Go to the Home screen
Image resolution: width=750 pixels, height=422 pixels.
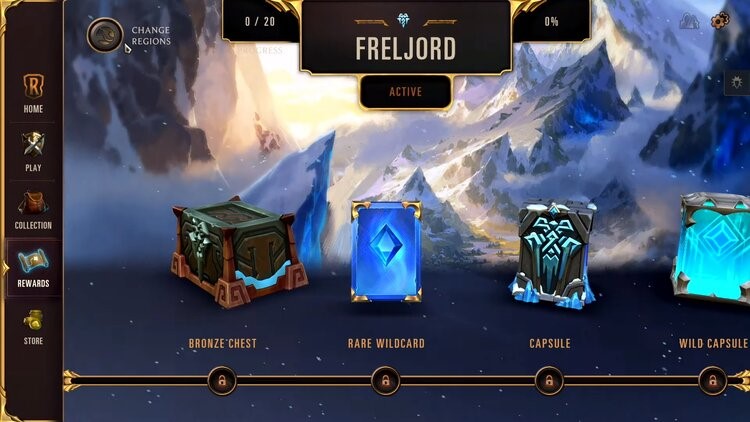(x=33, y=92)
